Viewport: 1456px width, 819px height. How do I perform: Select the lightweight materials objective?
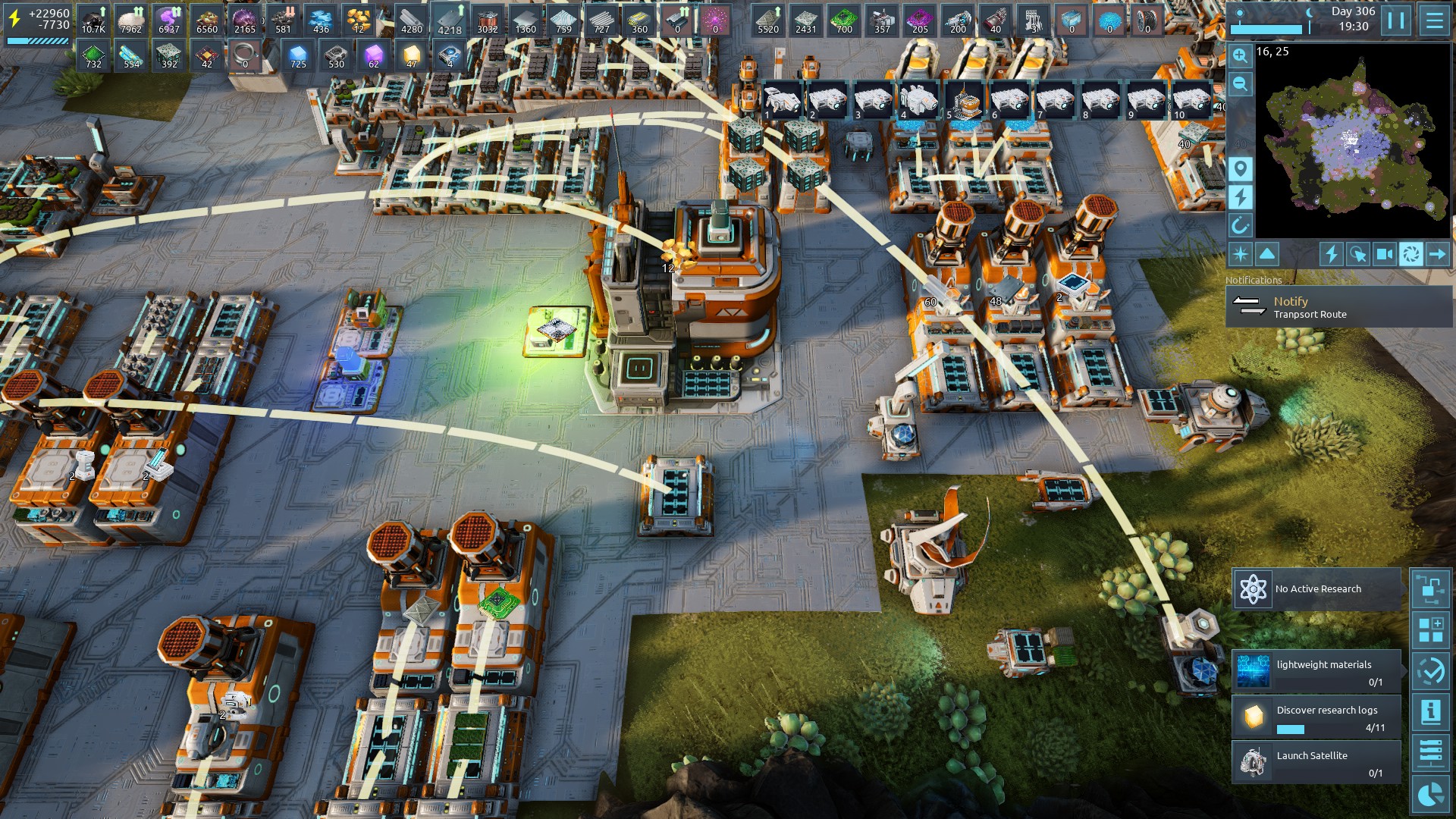coord(1316,672)
